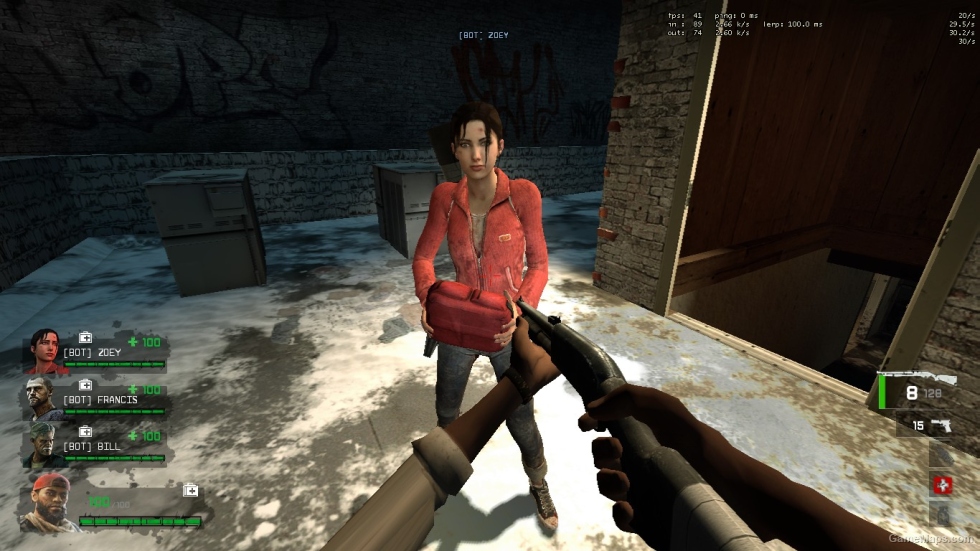Click the medkit icon above Zoey's name

(x=86, y=338)
